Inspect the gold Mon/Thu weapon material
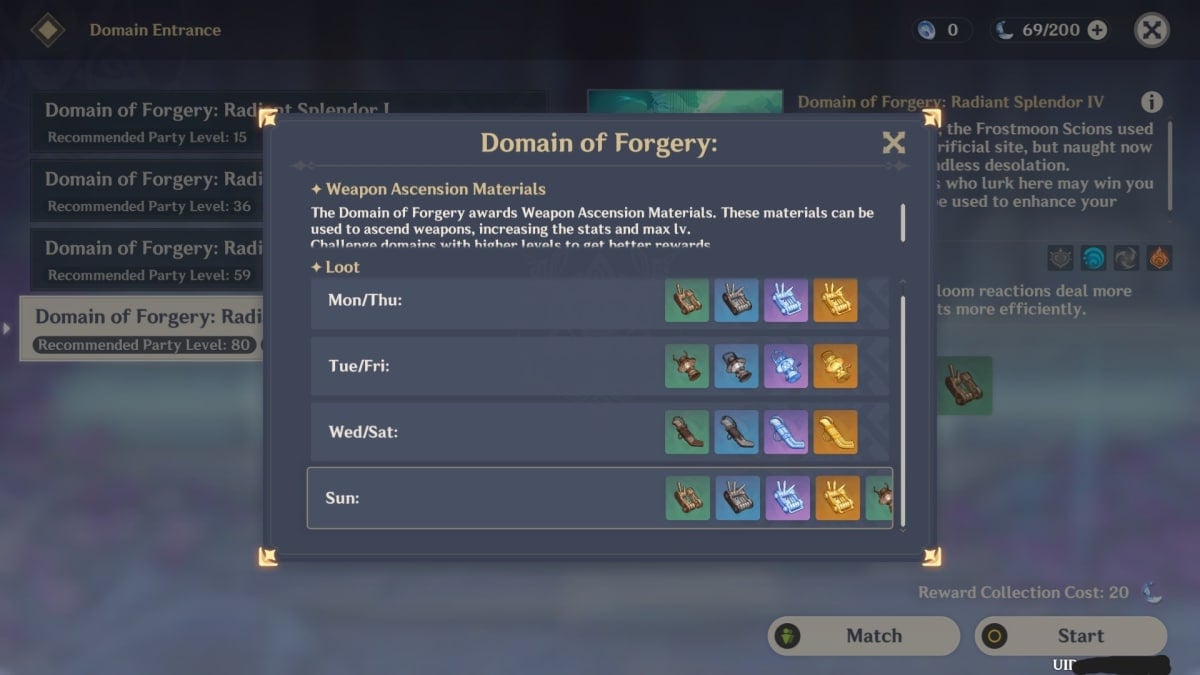This screenshot has width=1200, height=675. coord(835,300)
